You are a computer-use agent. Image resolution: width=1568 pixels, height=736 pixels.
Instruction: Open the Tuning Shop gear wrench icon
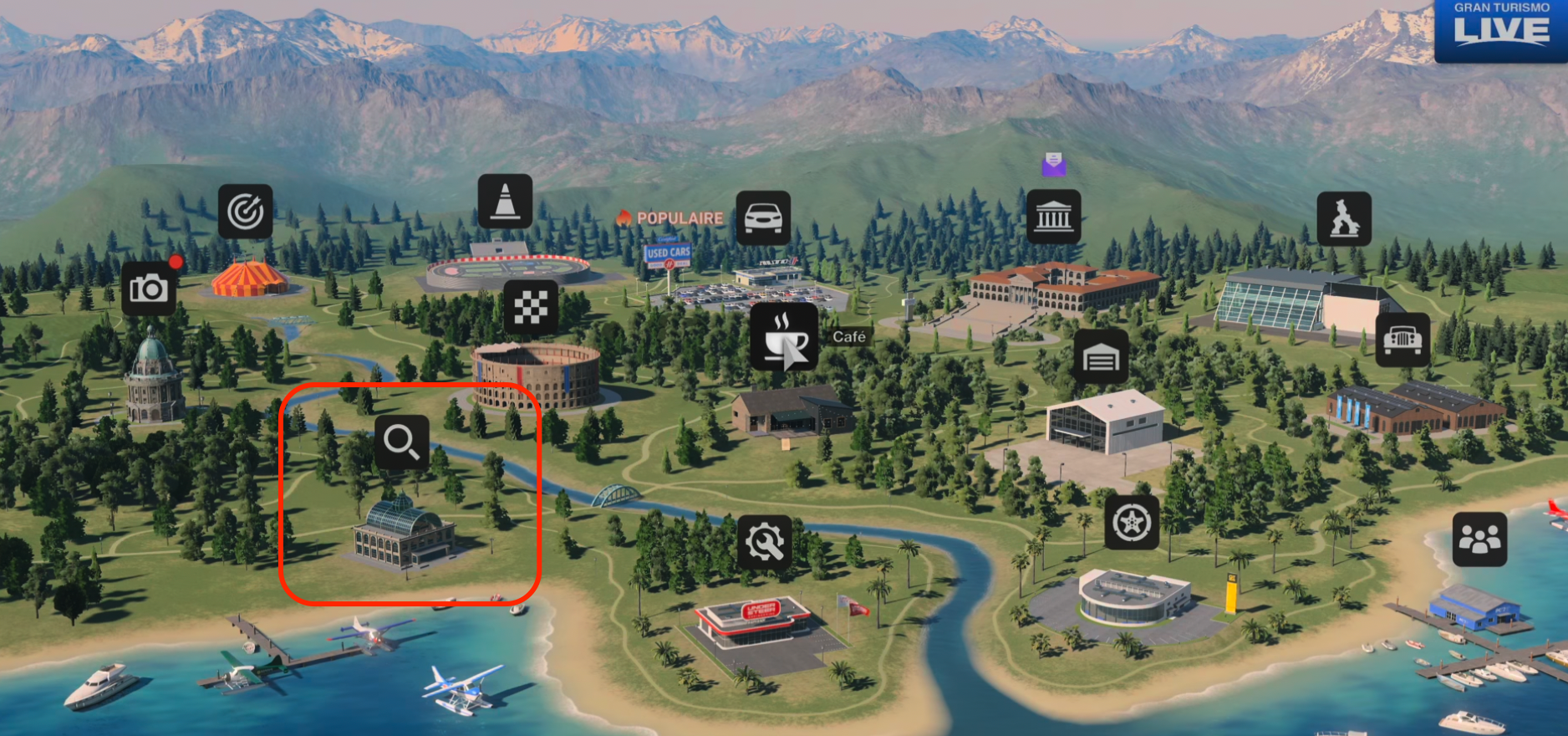coord(764,542)
